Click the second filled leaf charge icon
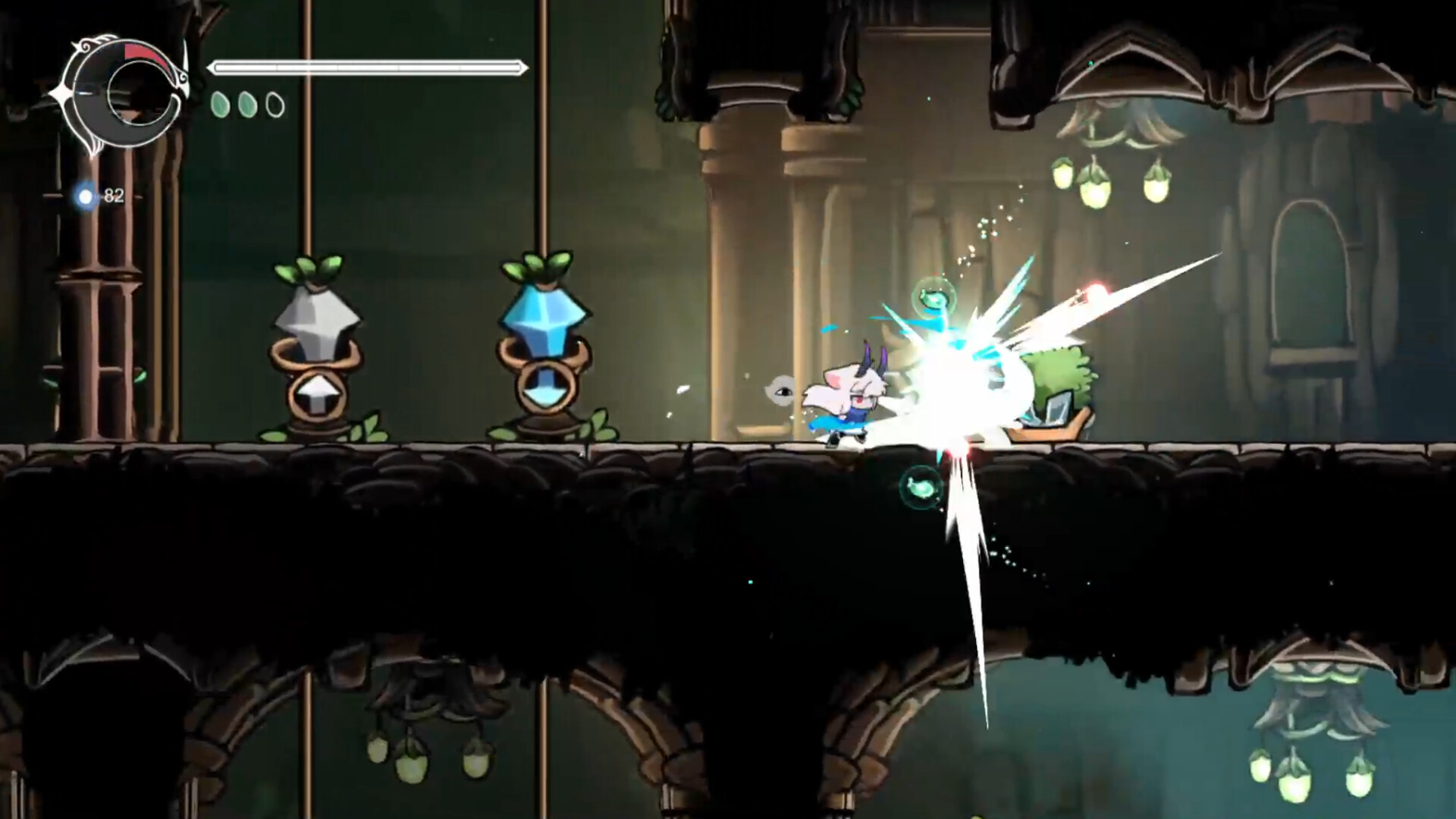The width and height of the screenshot is (1456, 819). (248, 103)
